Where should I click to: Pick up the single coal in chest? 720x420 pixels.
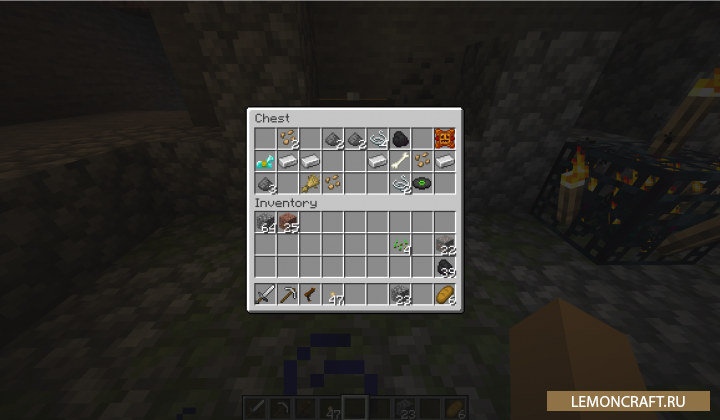tap(400, 138)
